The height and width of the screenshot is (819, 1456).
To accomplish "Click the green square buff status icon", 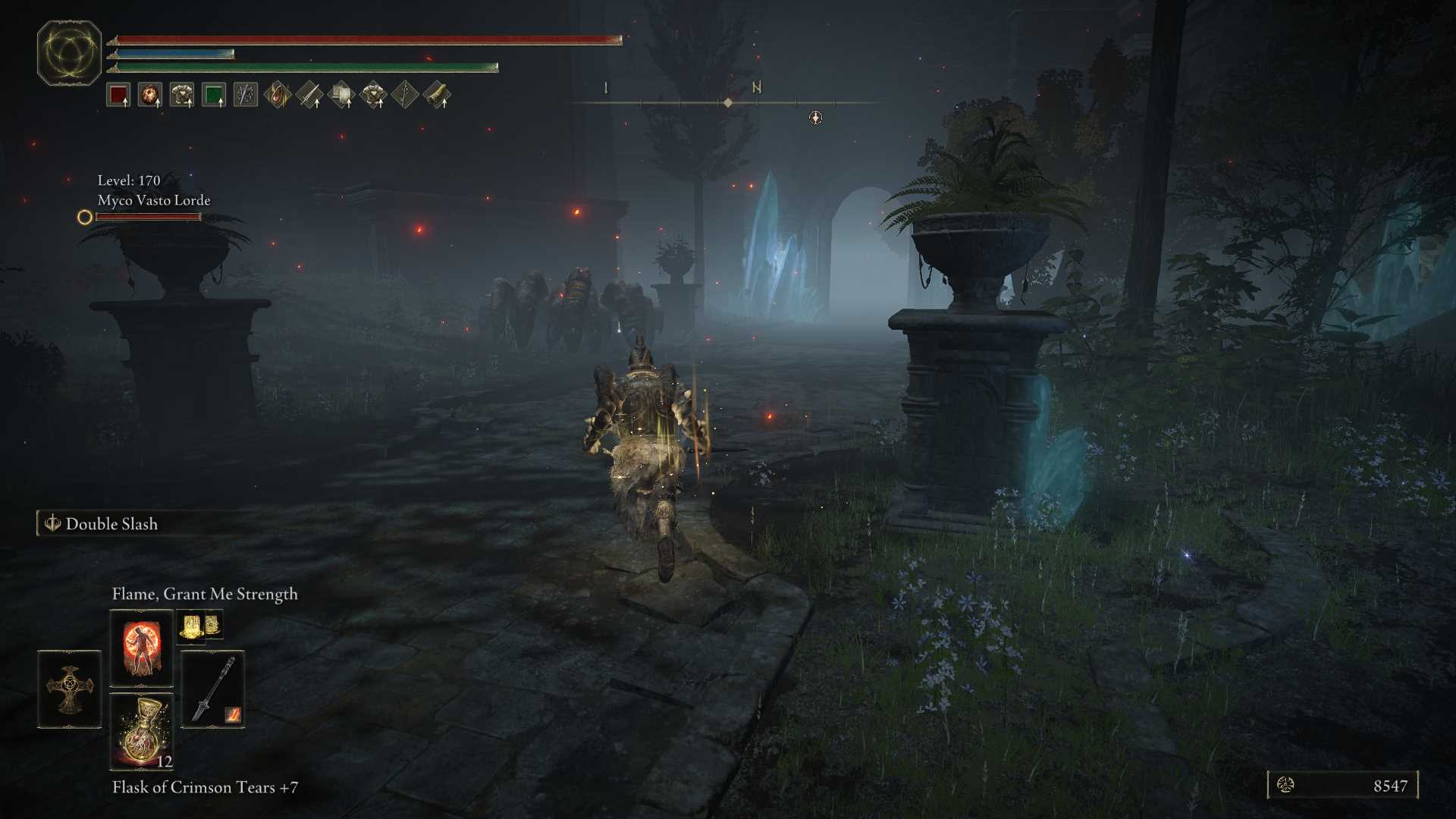I will coord(214,96).
